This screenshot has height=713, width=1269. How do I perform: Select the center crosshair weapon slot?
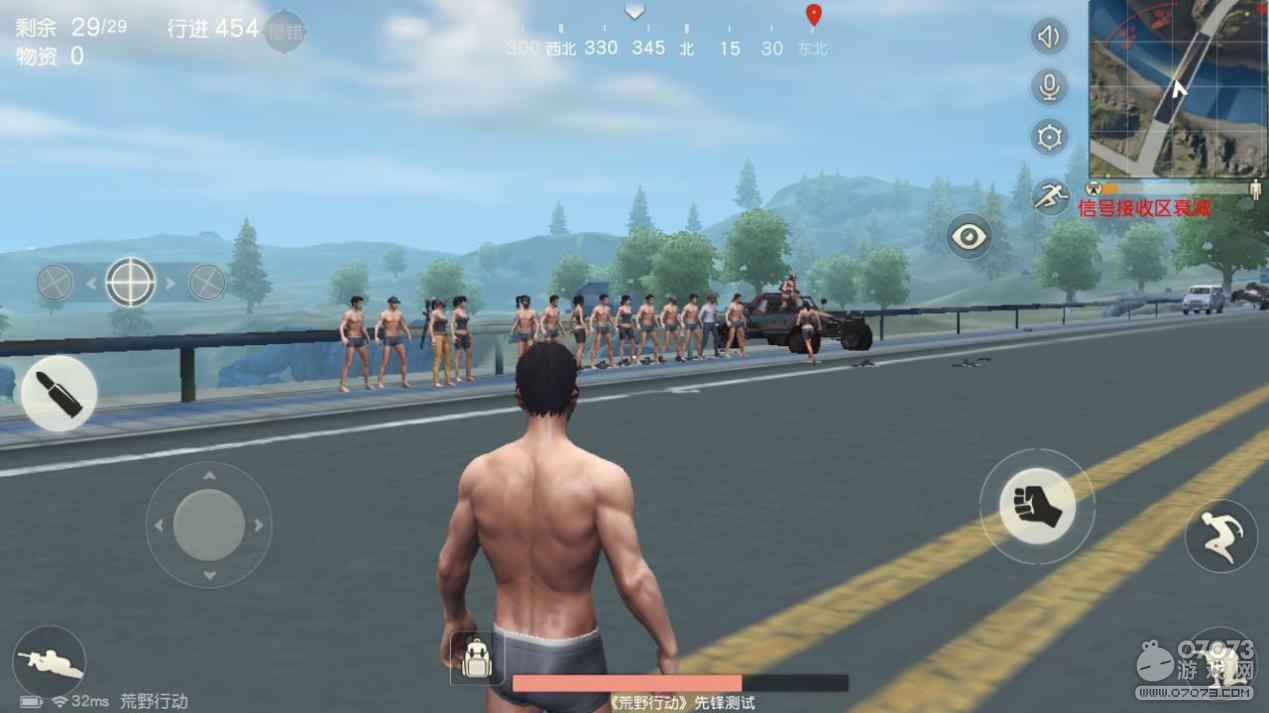coord(131,283)
